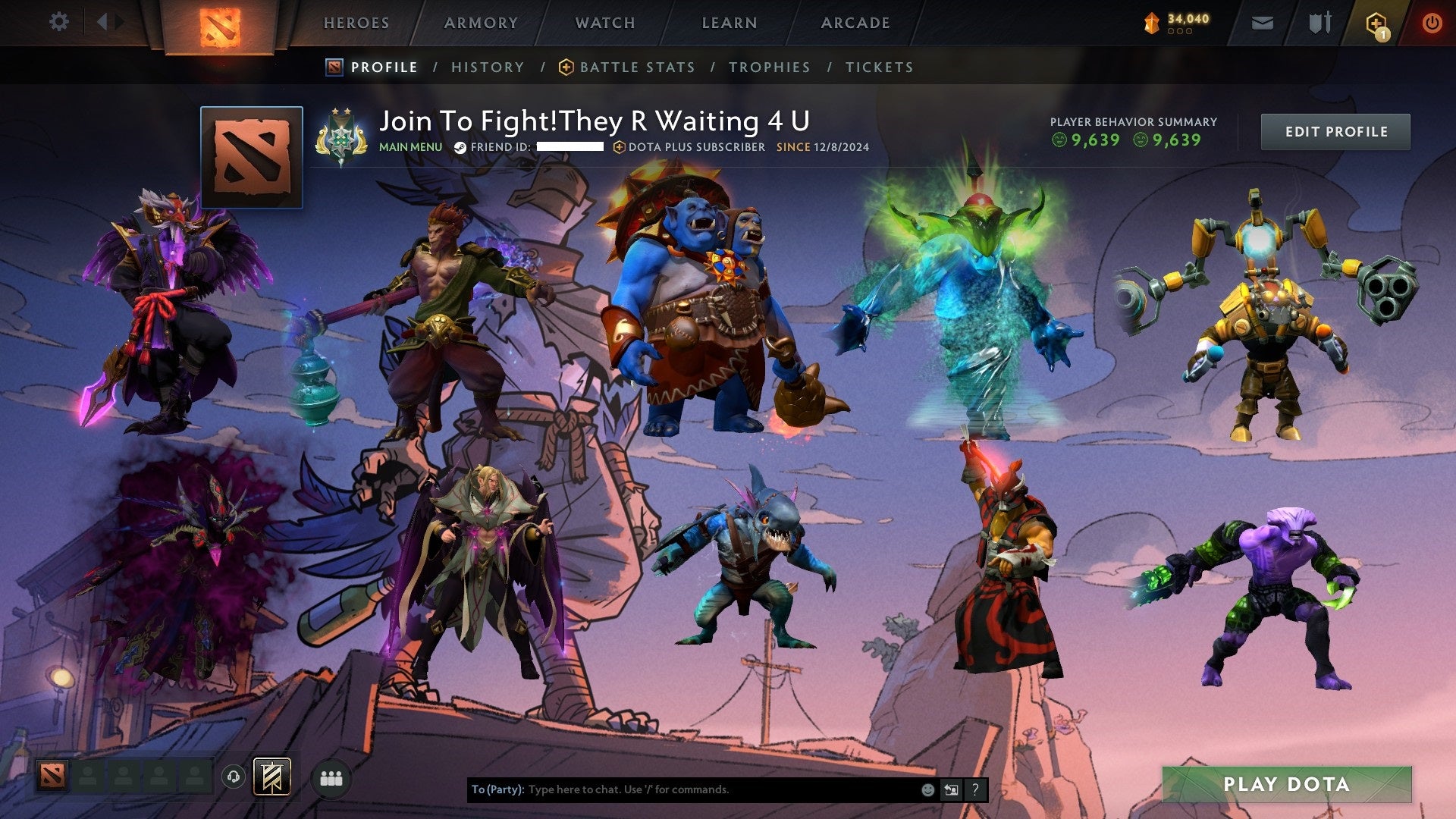Screen dimensions: 1456x819
Task: Open the ARCADE menu
Action: pyautogui.click(x=855, y=23)
